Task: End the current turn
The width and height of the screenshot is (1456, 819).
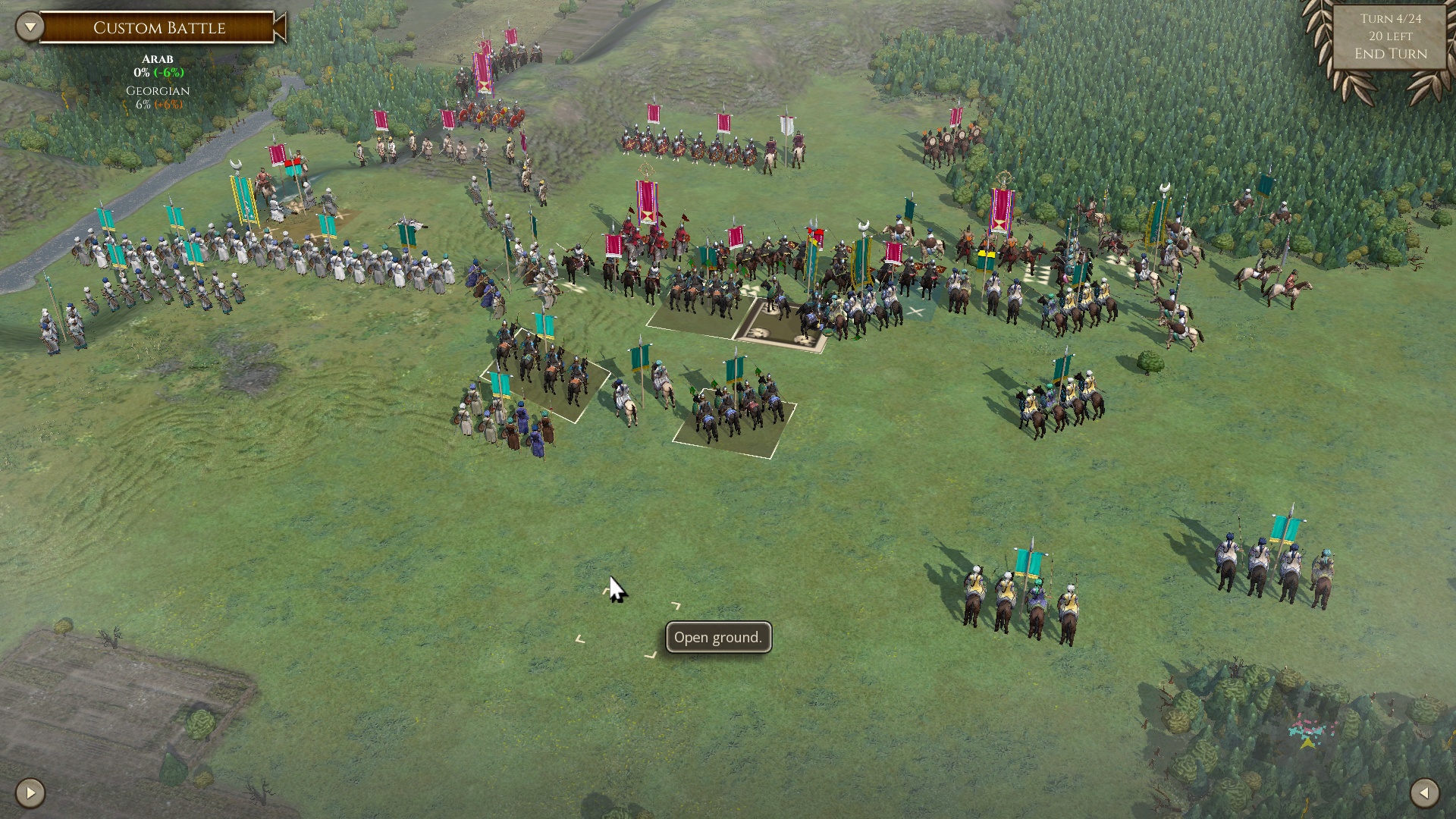Action: [x=1390, y=54]
